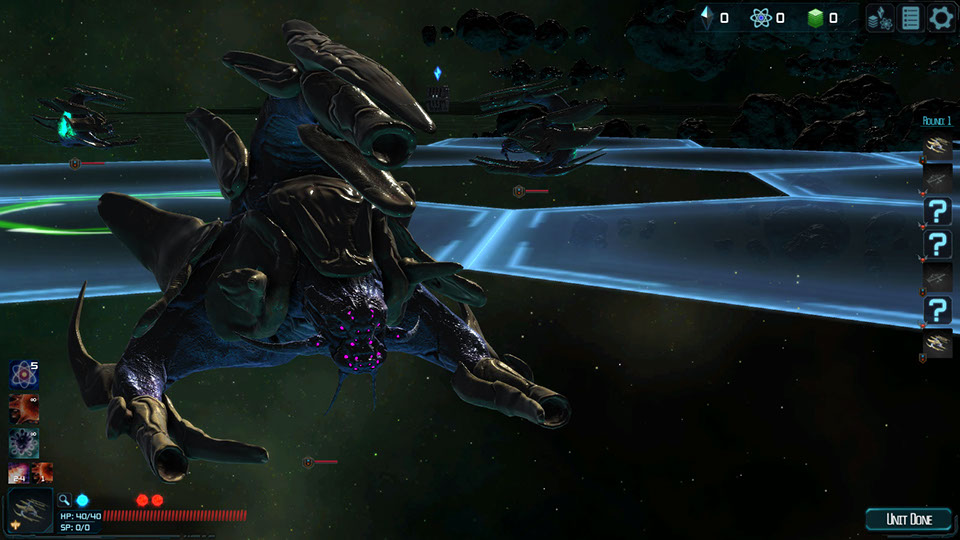Activate the atom ability with 5 charges

(x=23, y=375)
